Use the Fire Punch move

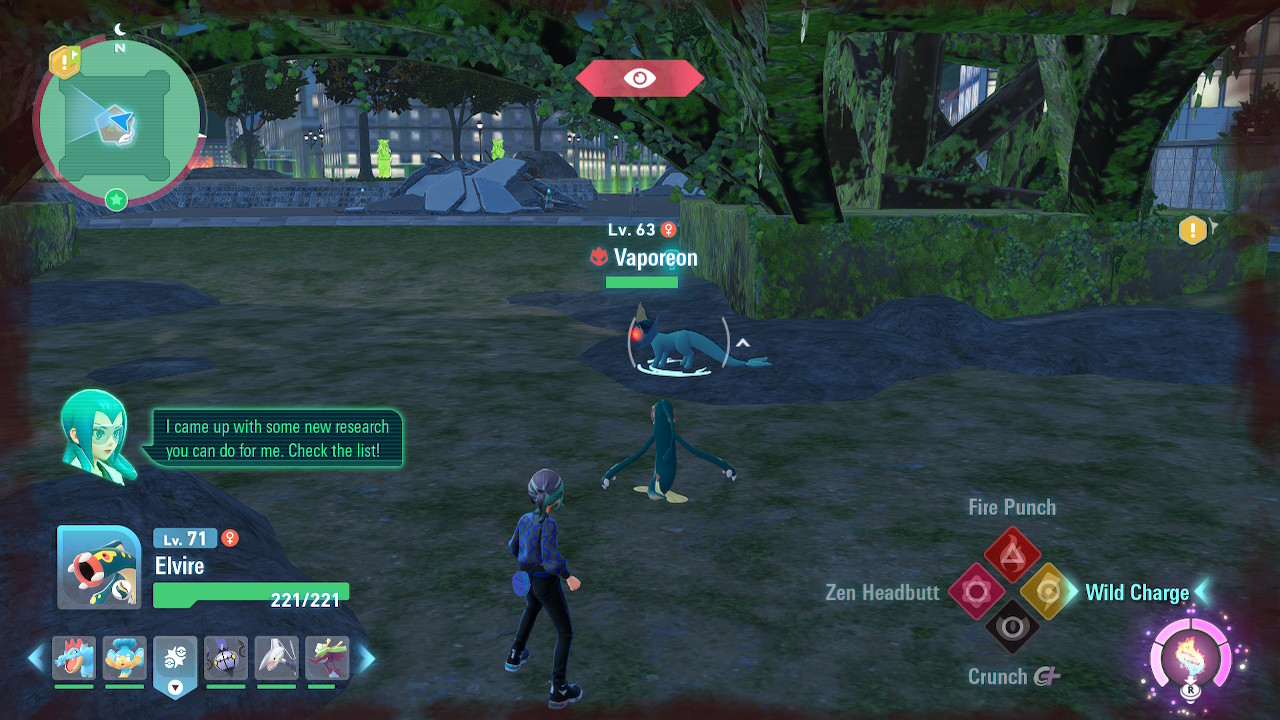click(x=1012, y=552)
